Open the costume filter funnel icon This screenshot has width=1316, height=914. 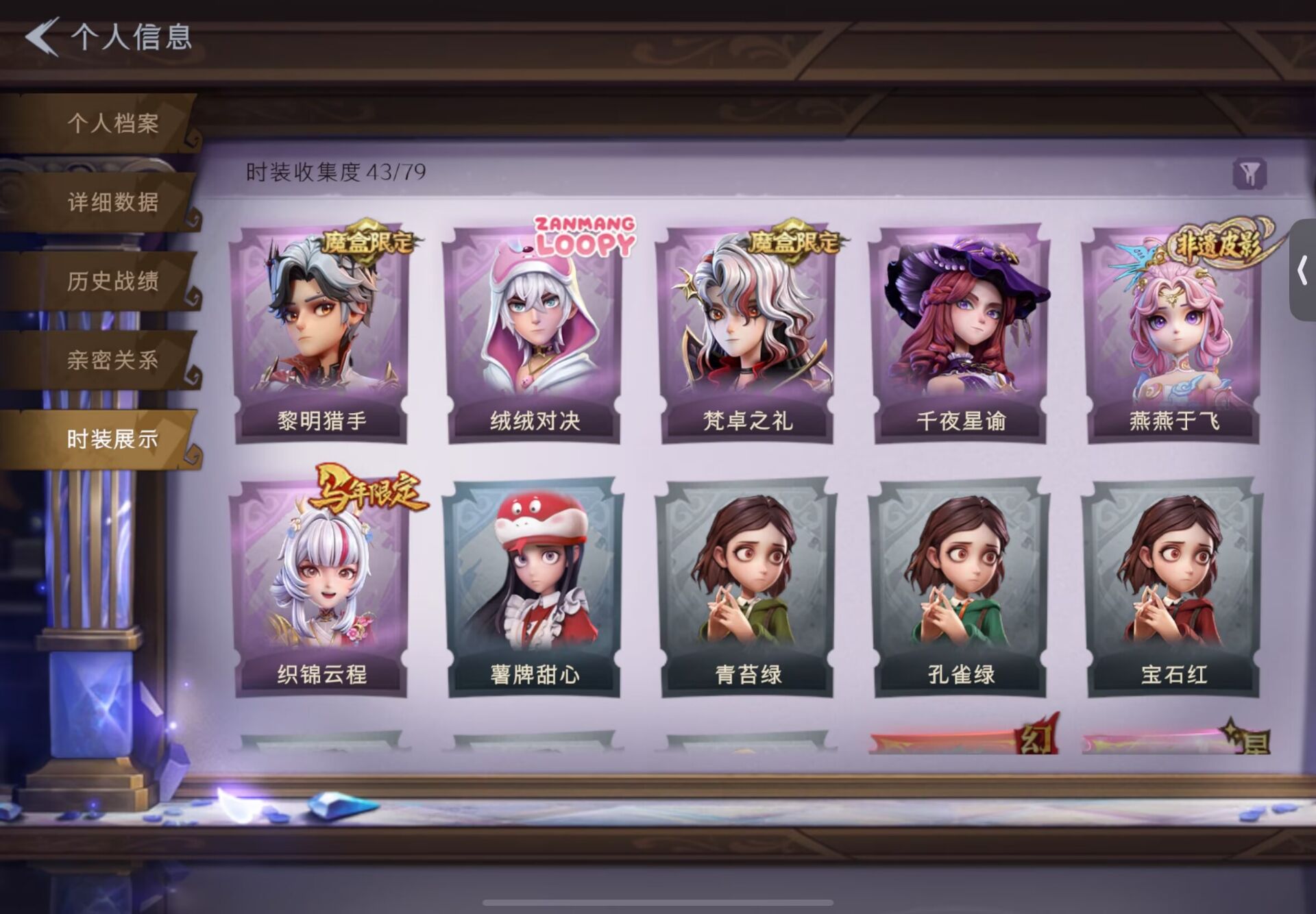1250,174
